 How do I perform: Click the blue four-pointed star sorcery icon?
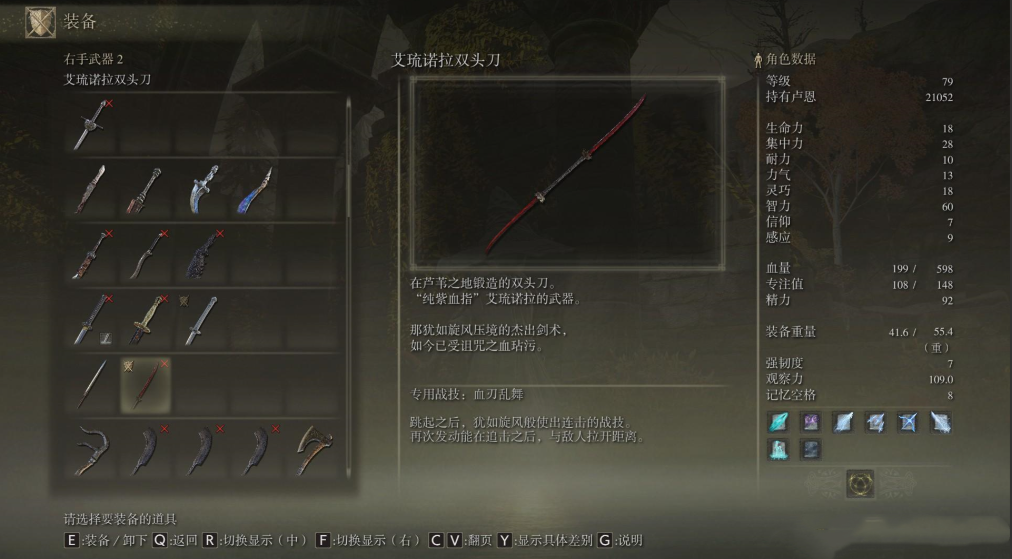click(x=908, y=422)
